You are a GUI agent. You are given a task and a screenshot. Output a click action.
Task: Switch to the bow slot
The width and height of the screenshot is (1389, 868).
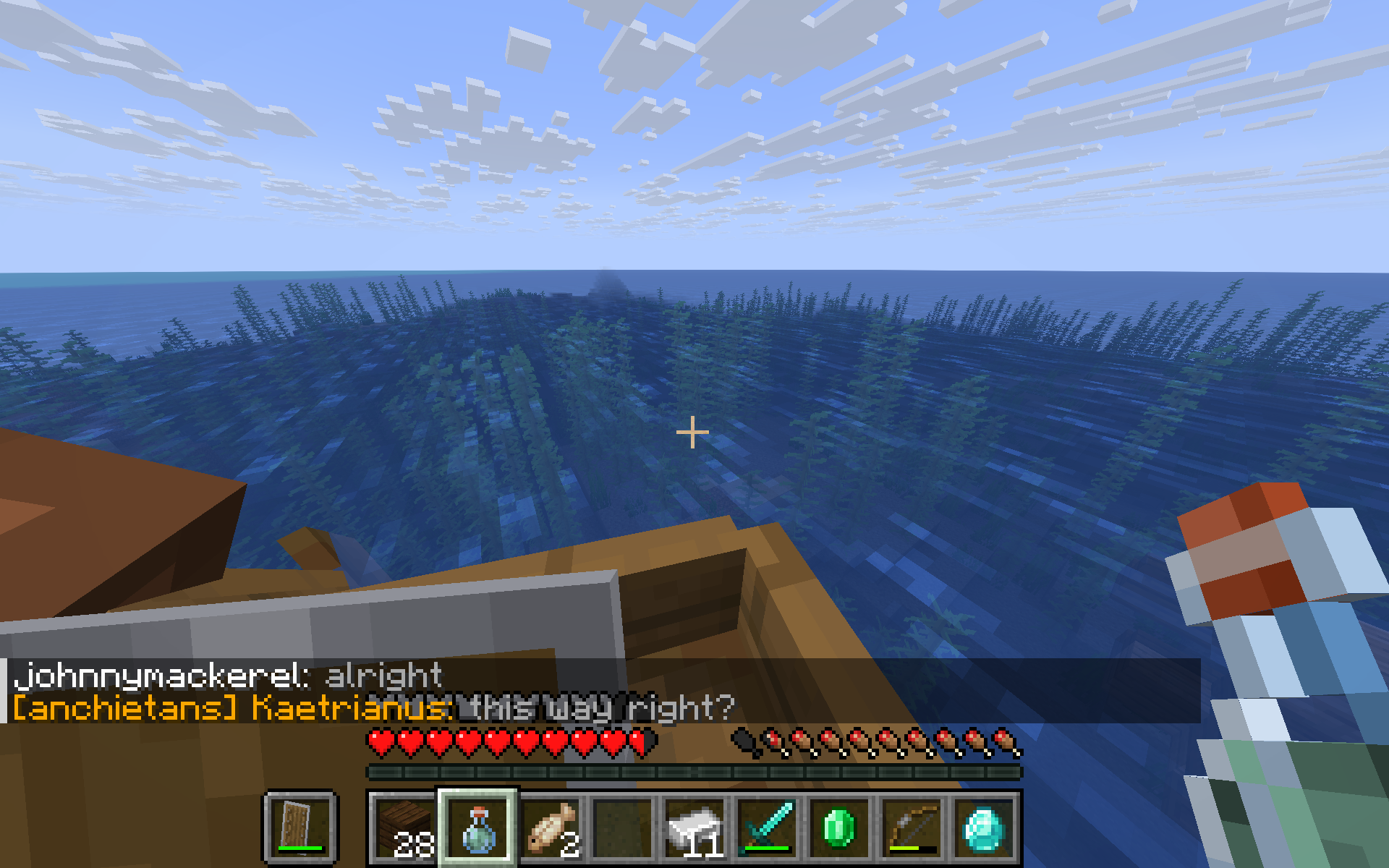[x=912, y=827]
